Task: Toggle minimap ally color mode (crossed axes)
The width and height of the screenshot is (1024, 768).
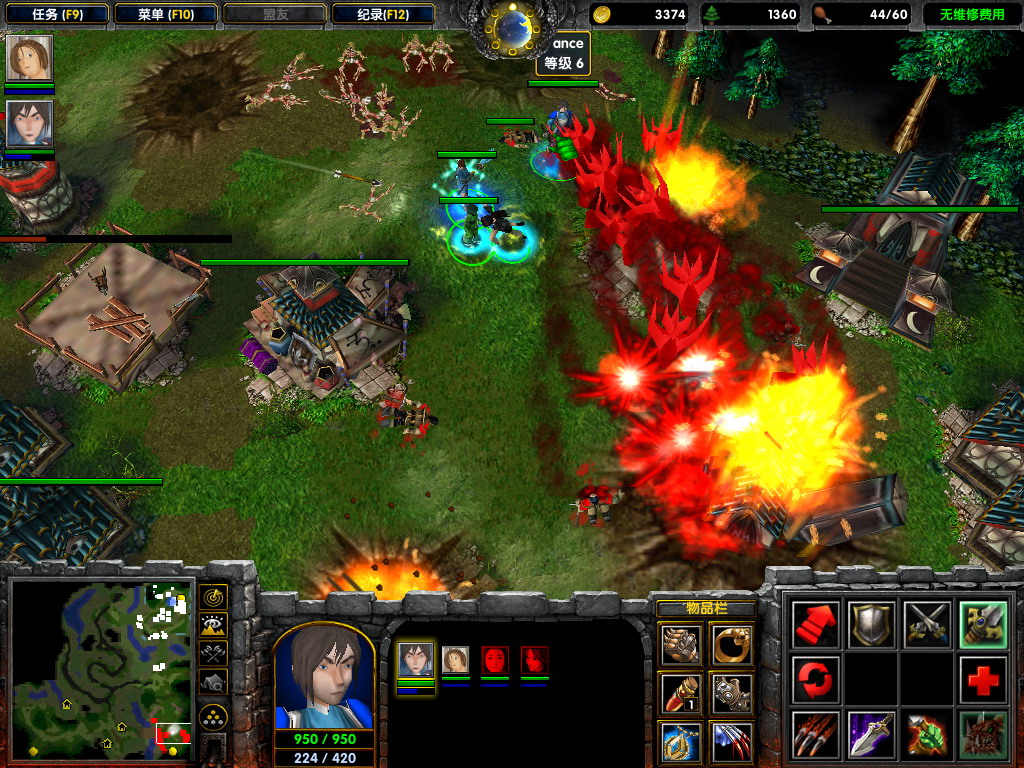Action: tap(213, 654)
